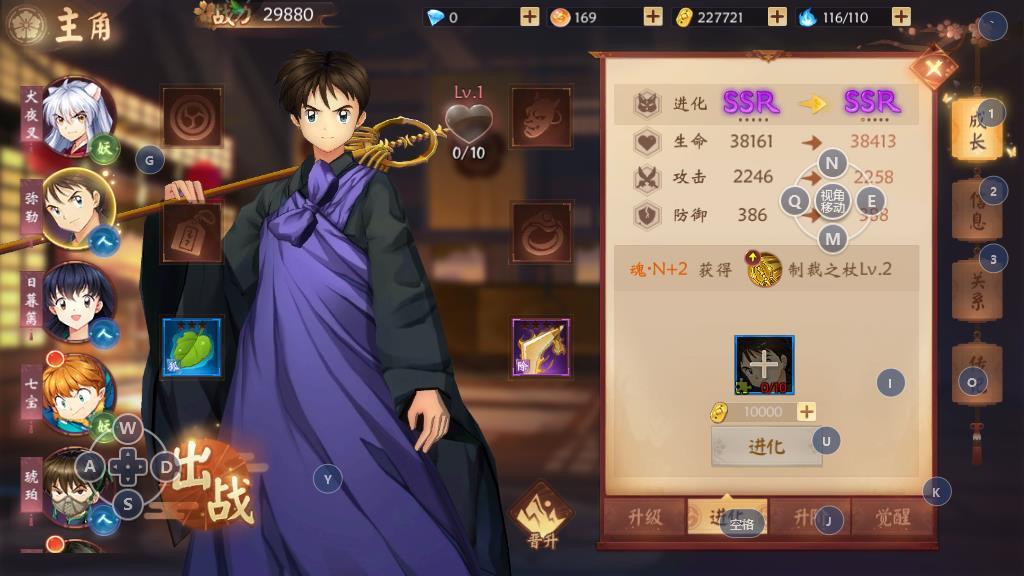The height and width of the screenshot is (576, 1024).
Task: Switch to the 升级 level-up tab
Action: point(645,517)
